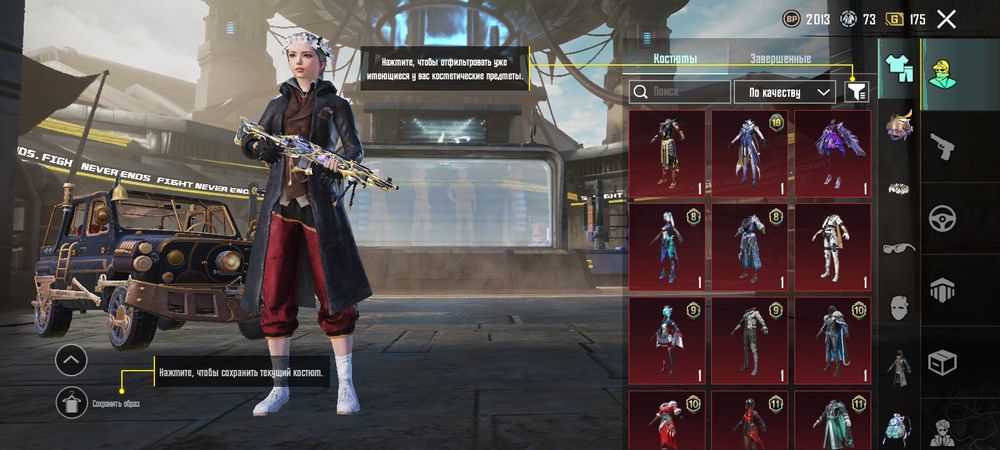Choose the purple winged costume thumbnail
The height and width of the screenshot is (450, 1000).
pyautogui.click(x=832, y=152)
